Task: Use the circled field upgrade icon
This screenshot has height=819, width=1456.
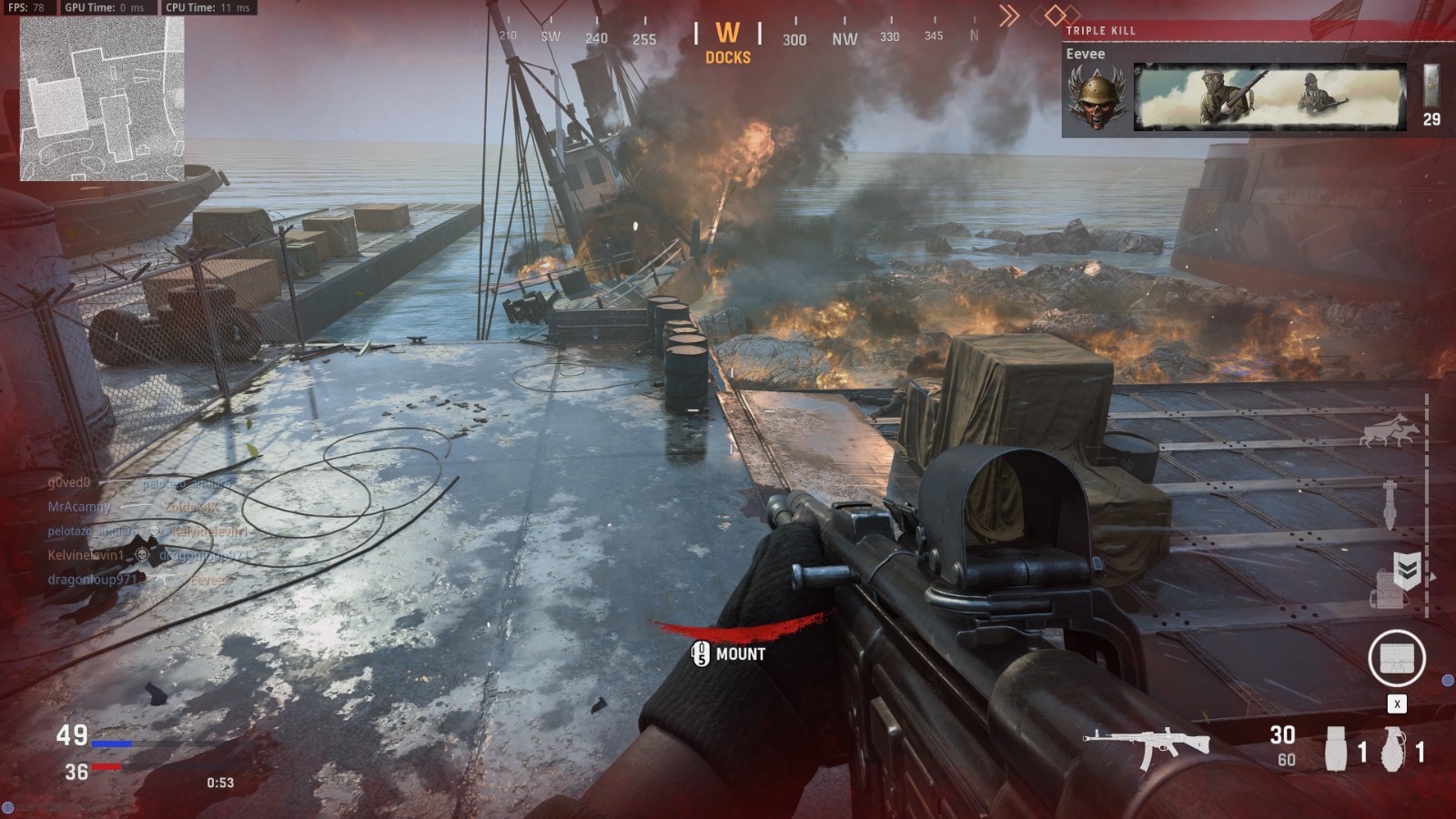Action: click(x=1396, y=658)
